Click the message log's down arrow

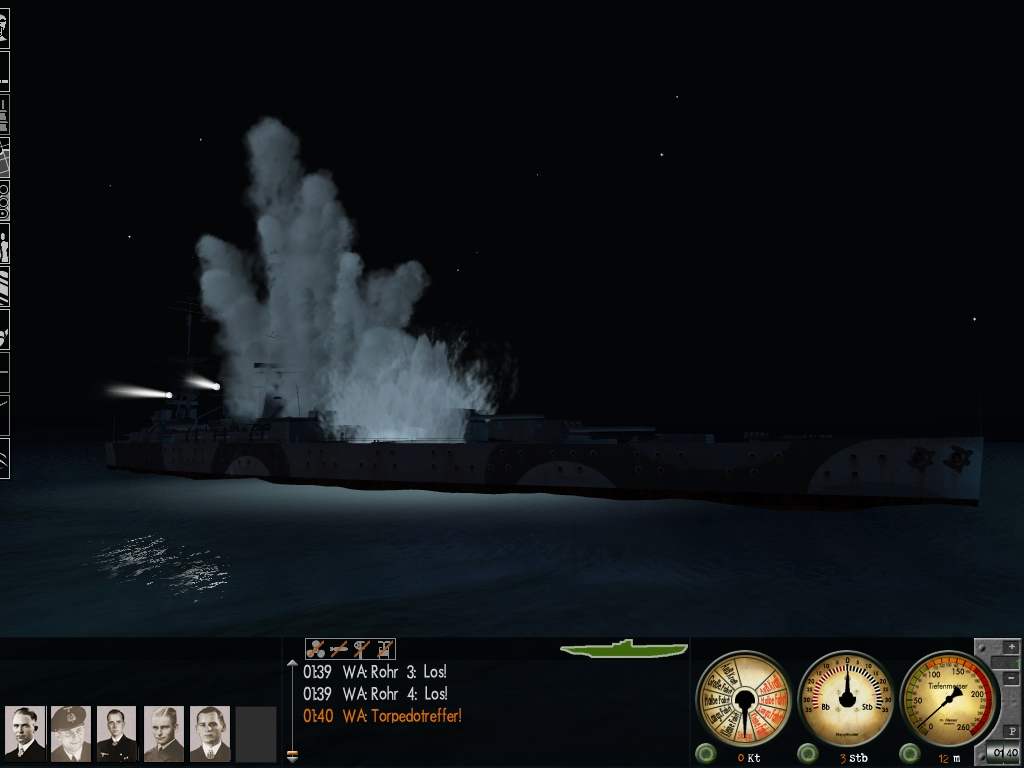coord(292,756)
